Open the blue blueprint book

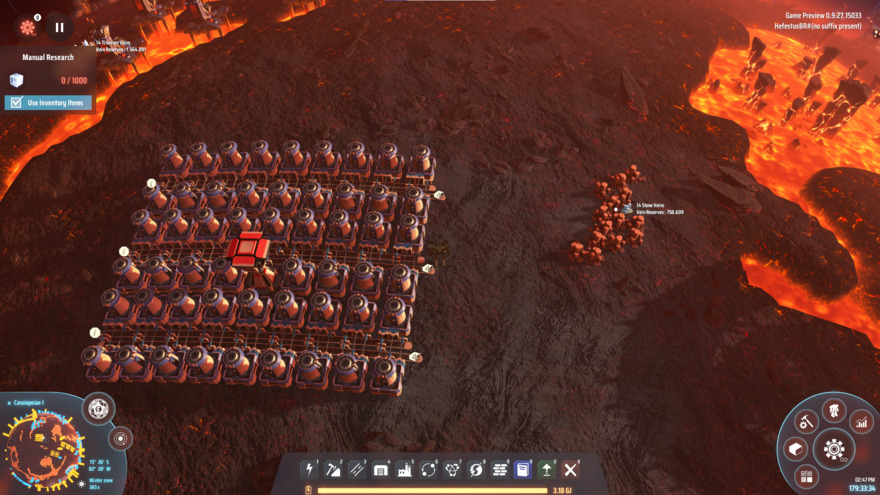(523, 469)
